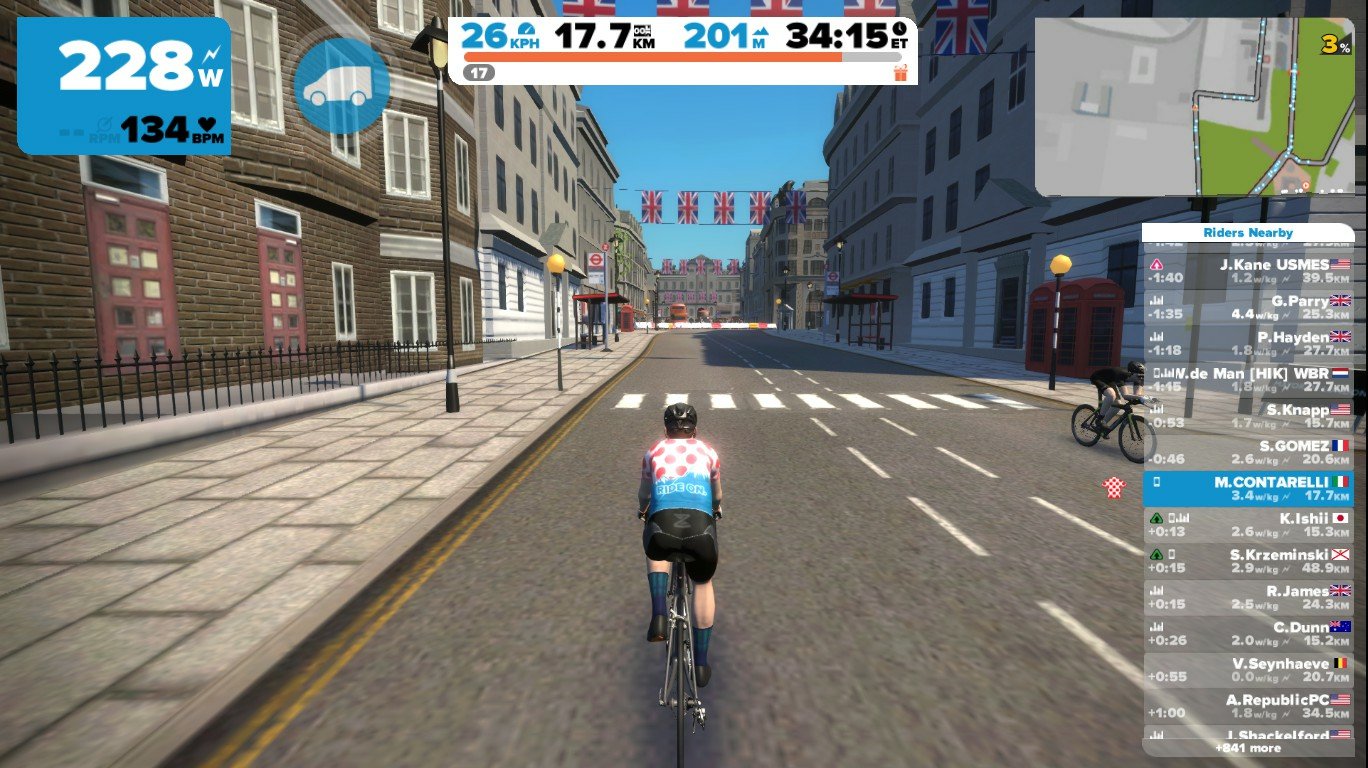
Task: Pick P.Hayden in the nearby riders list
Action: [1248, 344]
